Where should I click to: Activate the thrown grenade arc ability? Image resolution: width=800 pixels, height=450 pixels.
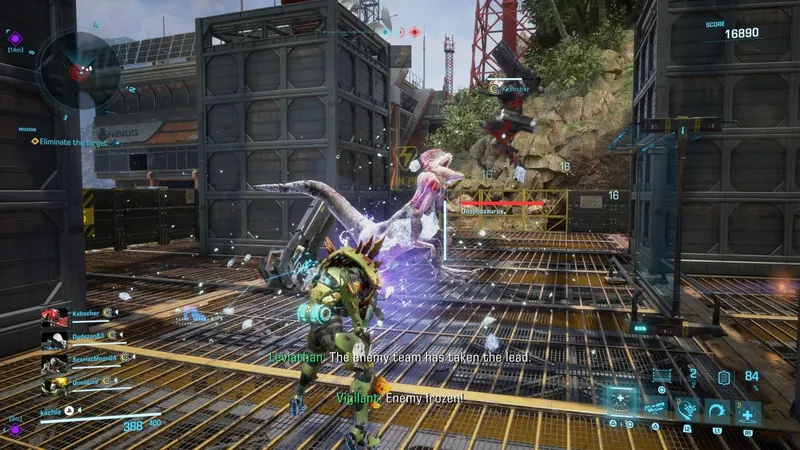pyautogui.click(x=688, y=409)
